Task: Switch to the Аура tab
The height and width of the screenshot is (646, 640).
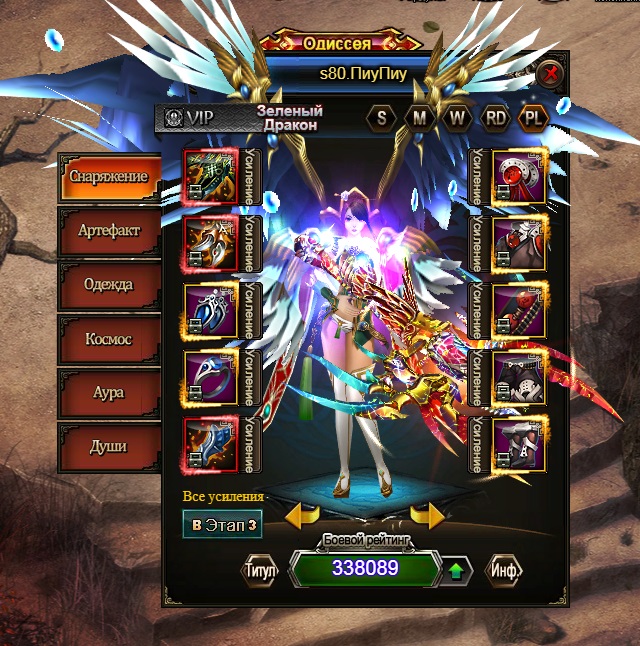Action: (x=108, y=393)
